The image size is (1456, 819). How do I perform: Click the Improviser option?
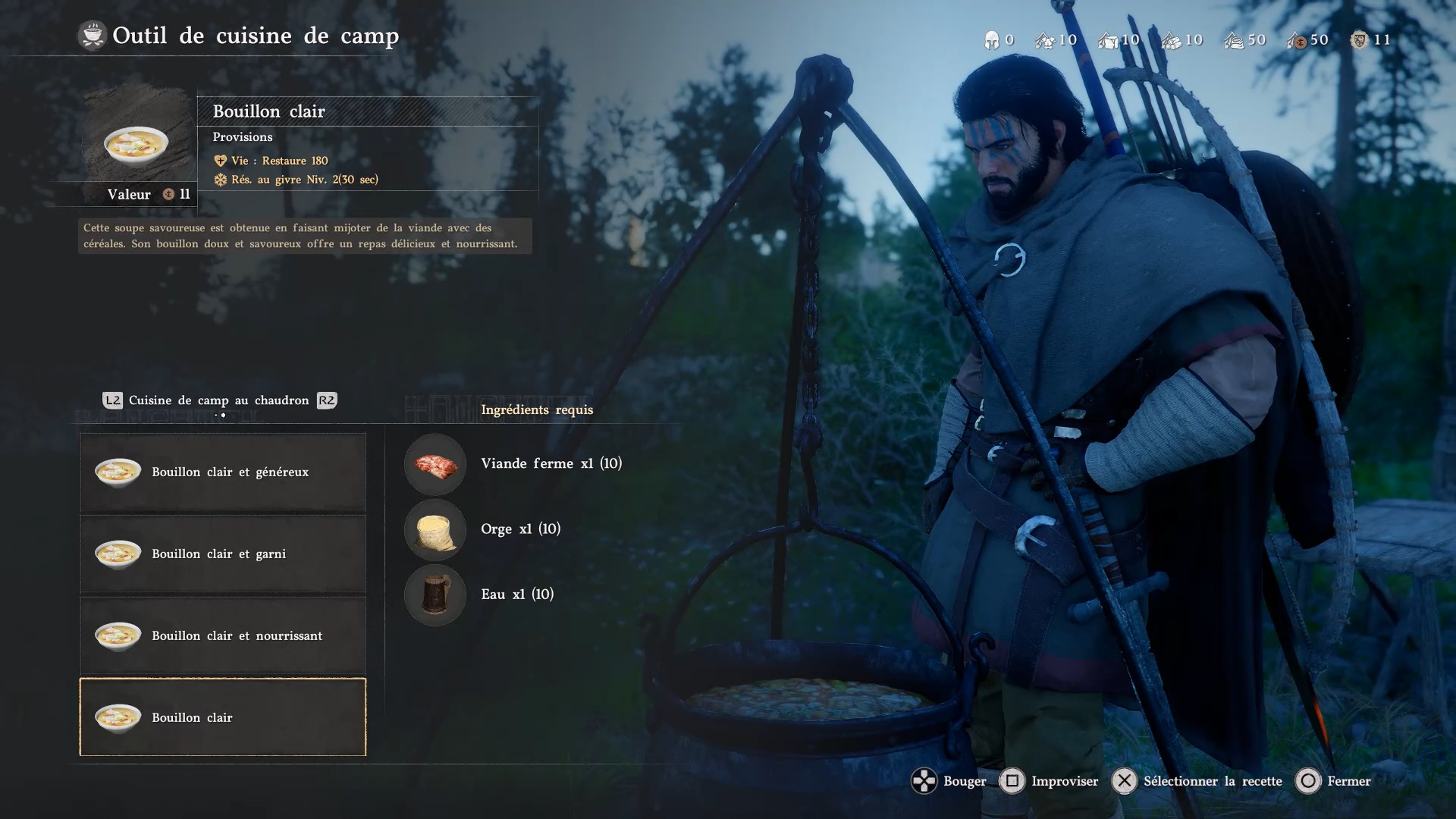pos(1050,781)
